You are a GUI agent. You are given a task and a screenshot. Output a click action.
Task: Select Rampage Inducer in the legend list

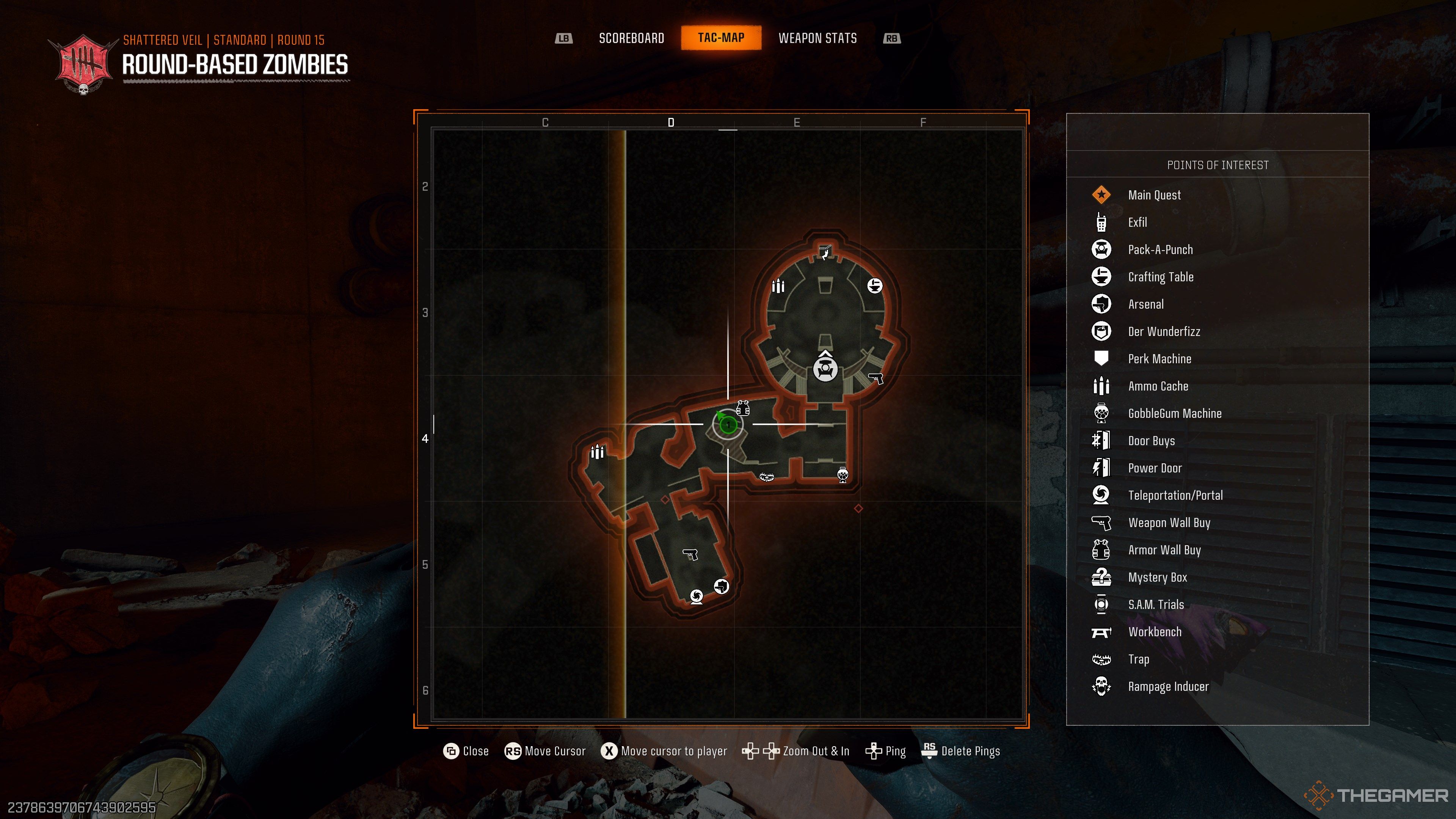tap(1168, 687)
